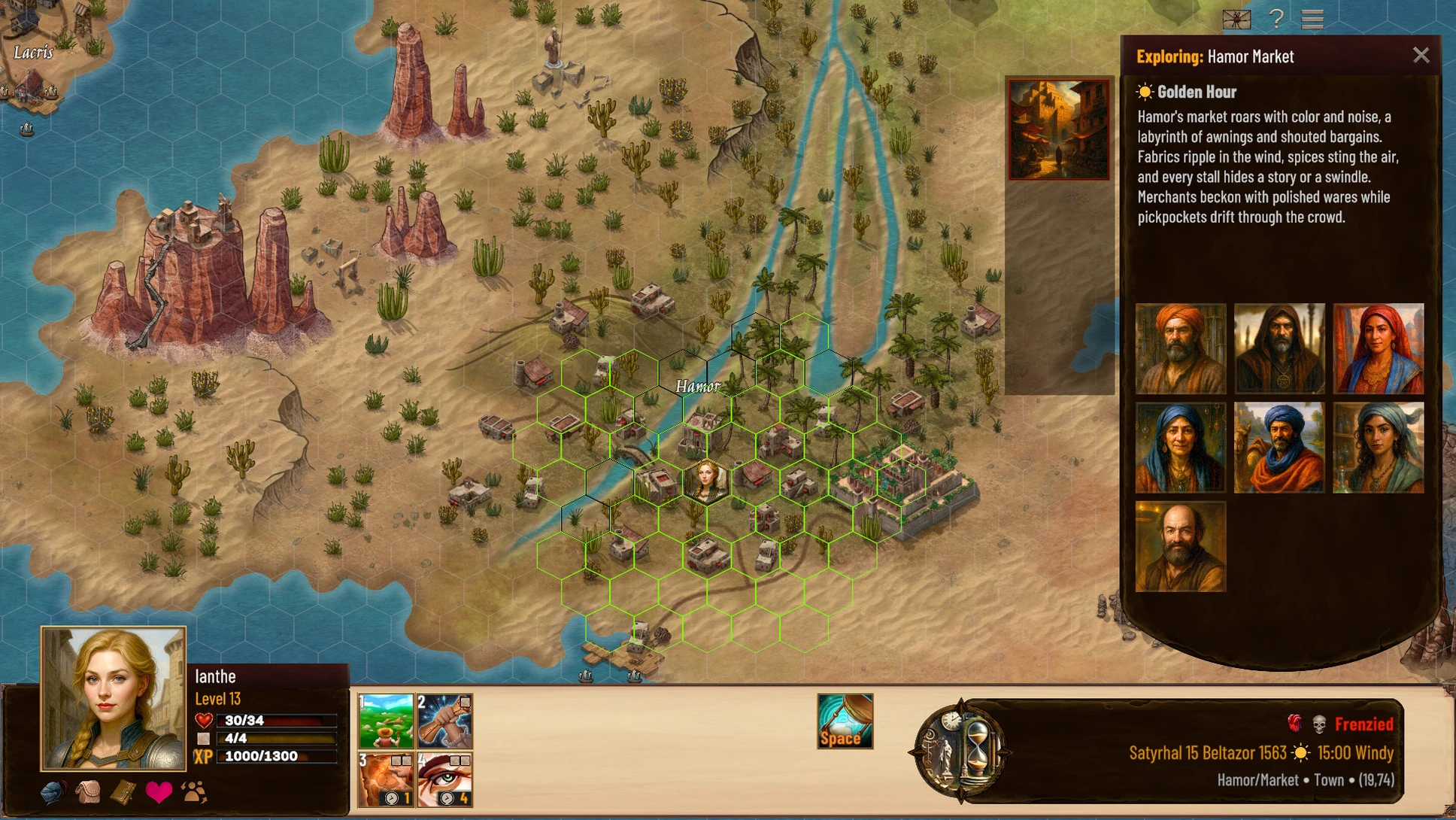
Task: Open the sealed letter messages icon
Action: point(1236,20)
